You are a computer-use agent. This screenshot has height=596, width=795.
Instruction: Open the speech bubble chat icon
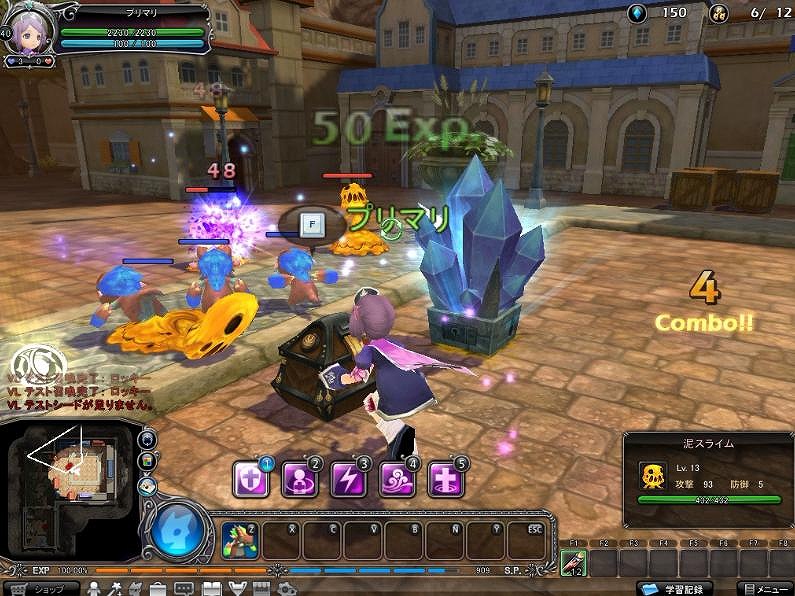184,588
